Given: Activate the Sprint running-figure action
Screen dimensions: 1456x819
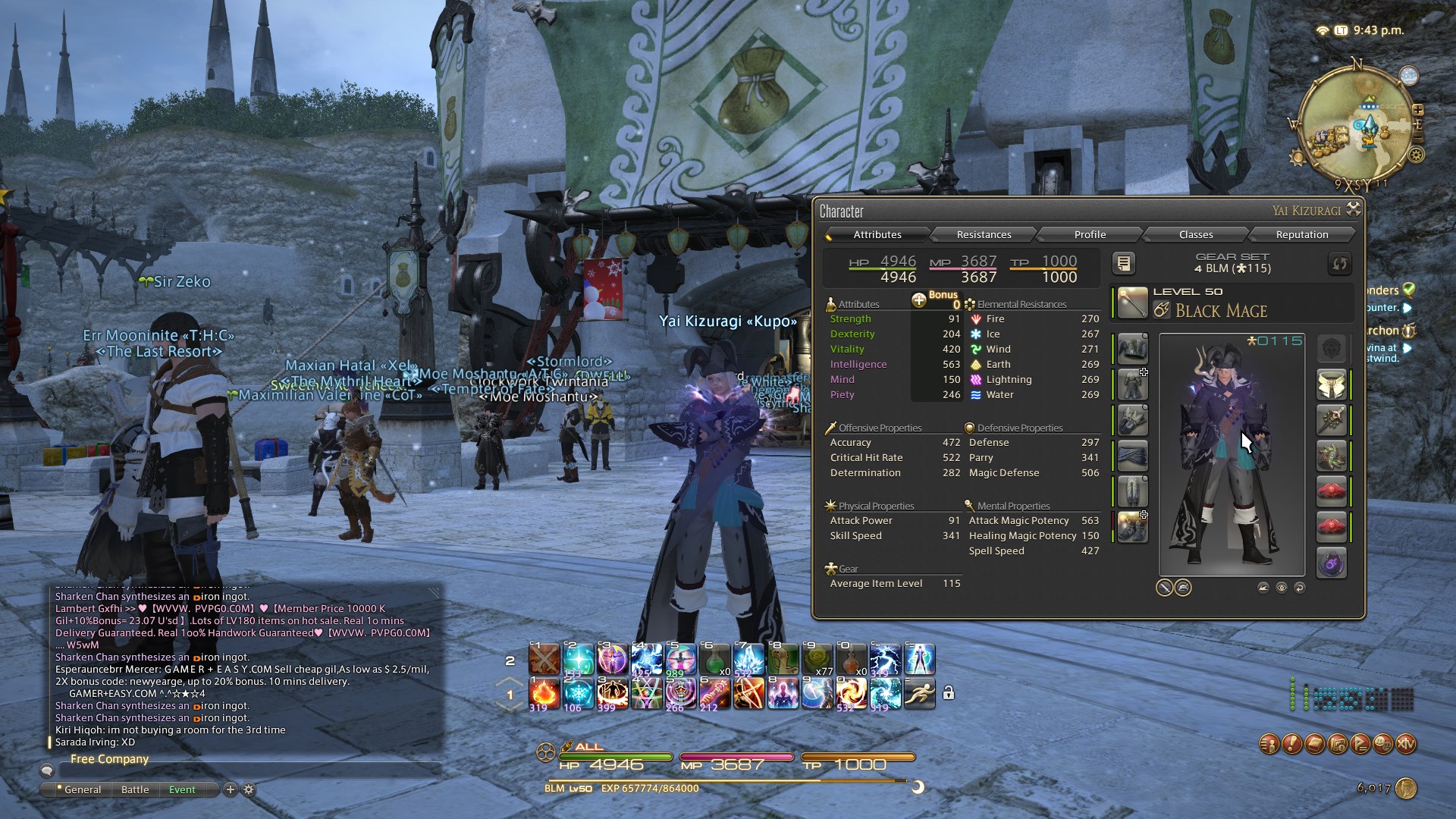Looking at the screenshot, I should (919, 694).
